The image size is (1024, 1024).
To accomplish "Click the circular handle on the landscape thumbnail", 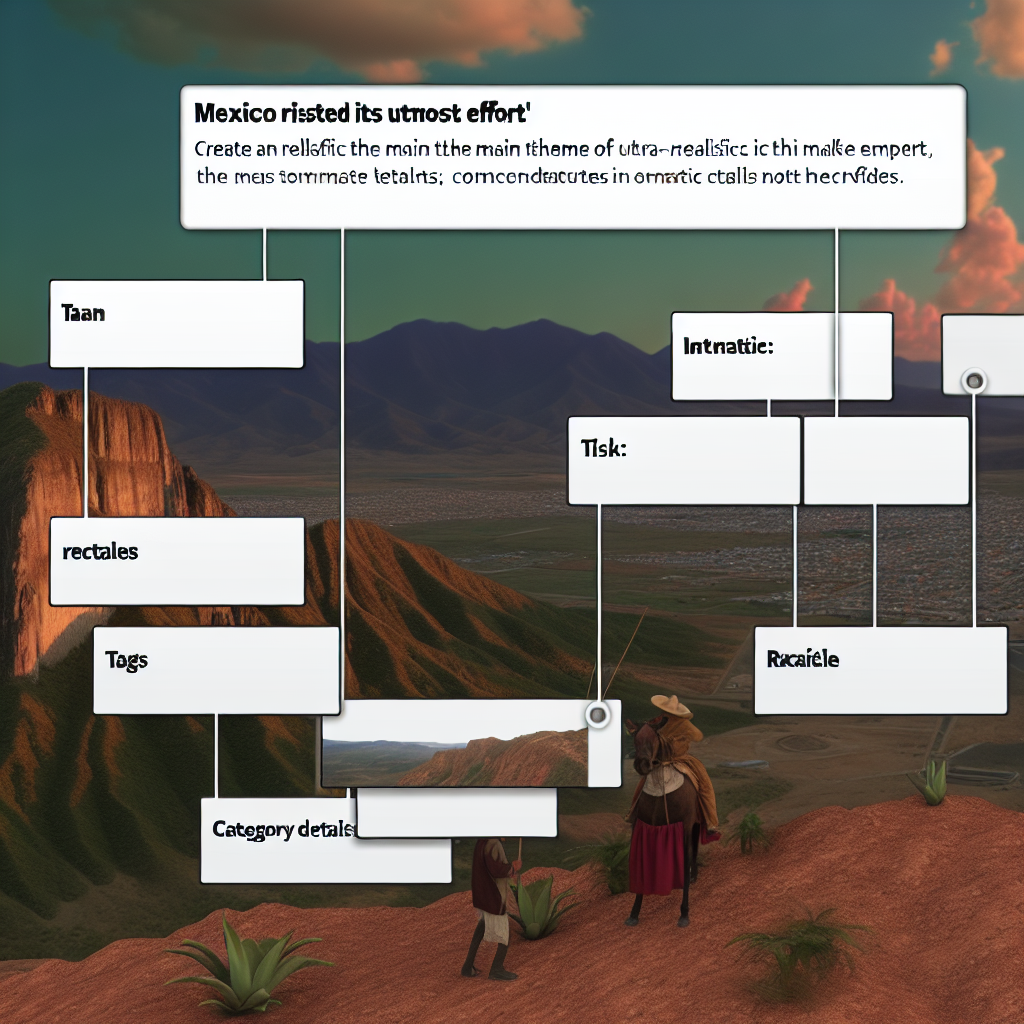I will point(598,714).
